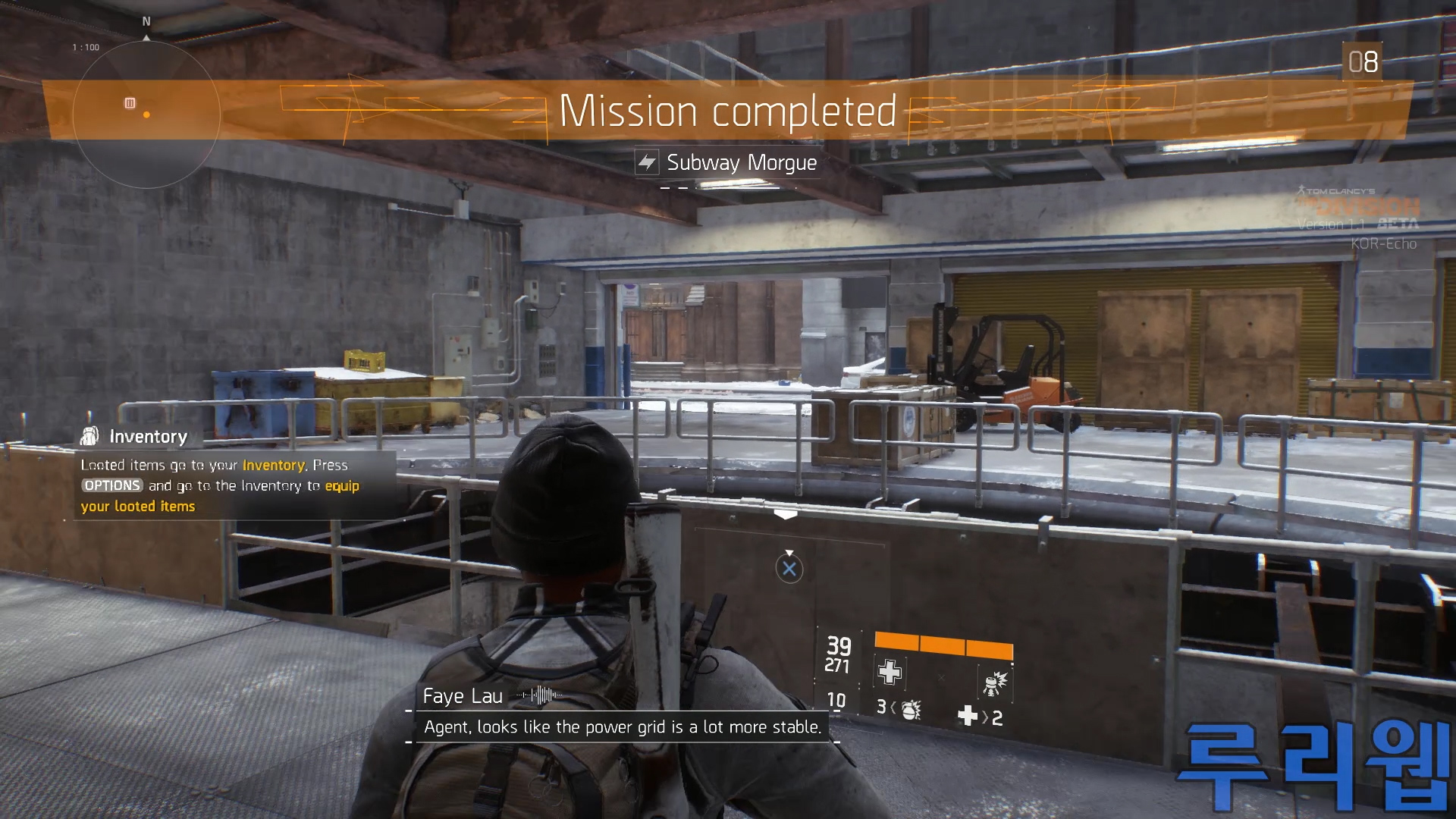Click the backpack icon beside Inventory
Image resolution: width=1456 pixels, height=819 pixels.
pyautogui.click(x=89, y=436)
